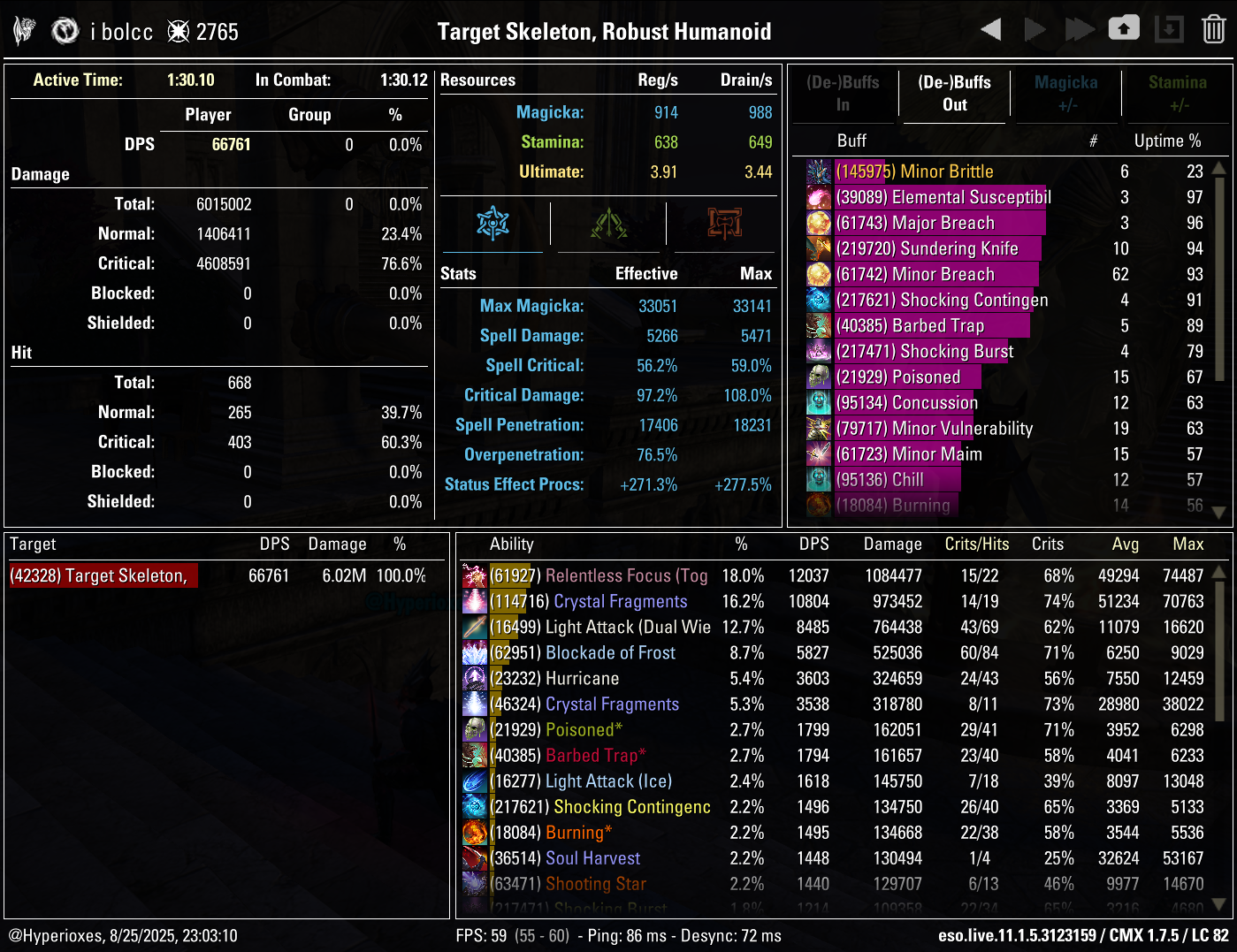This screenshot has width=1237, height=952.
Task: Delete this fight with the trash icon
Action: click(1214, 28)
